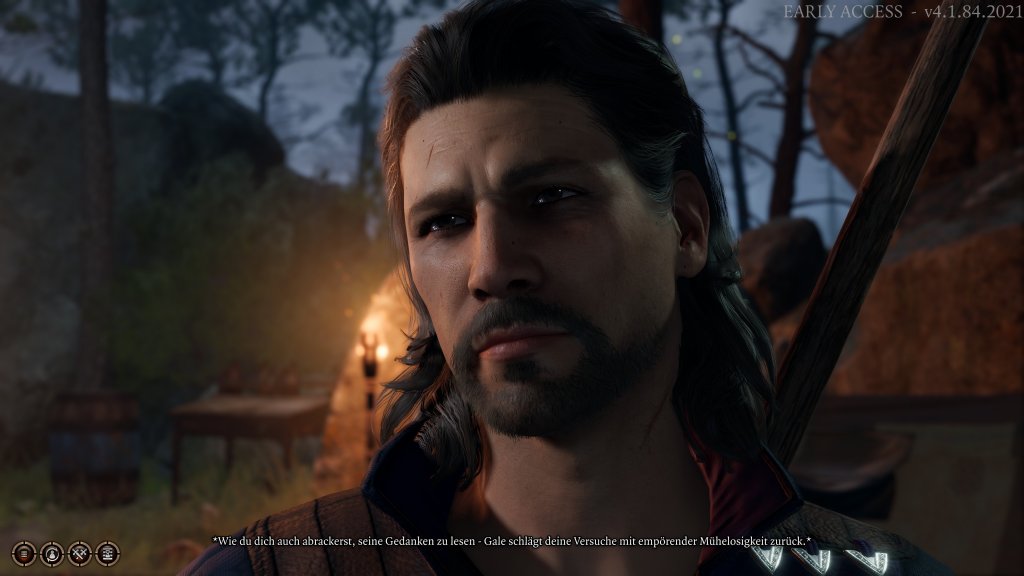Select the character swap icon with circular arrows
The image size is (1024, 576).
coord(52,554)
